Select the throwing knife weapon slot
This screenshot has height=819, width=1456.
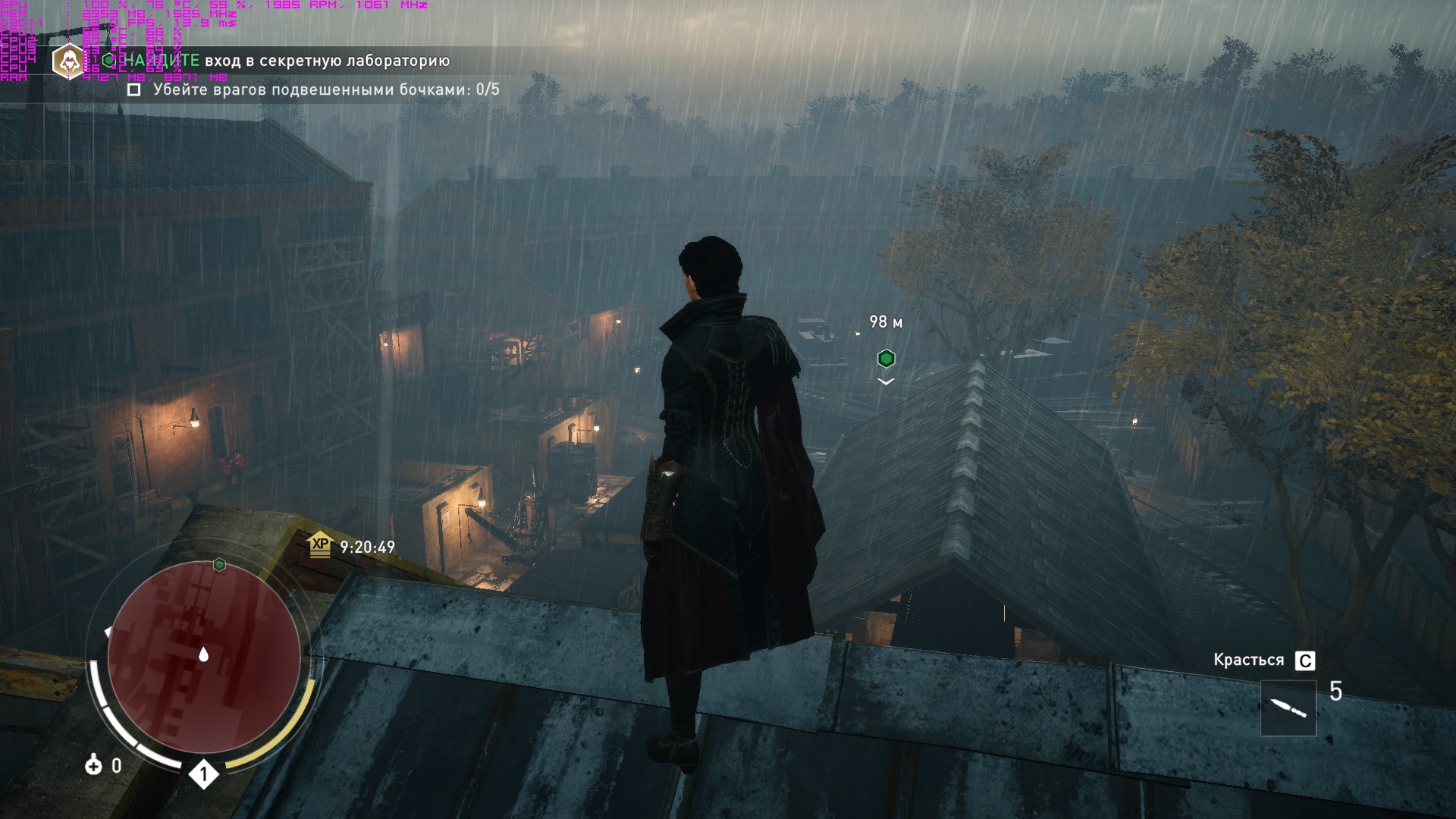point(1288,708)
